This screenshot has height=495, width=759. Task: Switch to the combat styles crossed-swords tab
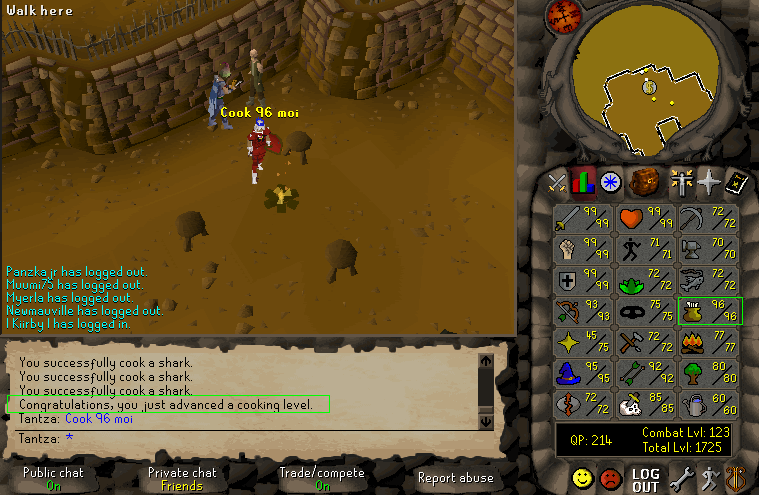557,182
